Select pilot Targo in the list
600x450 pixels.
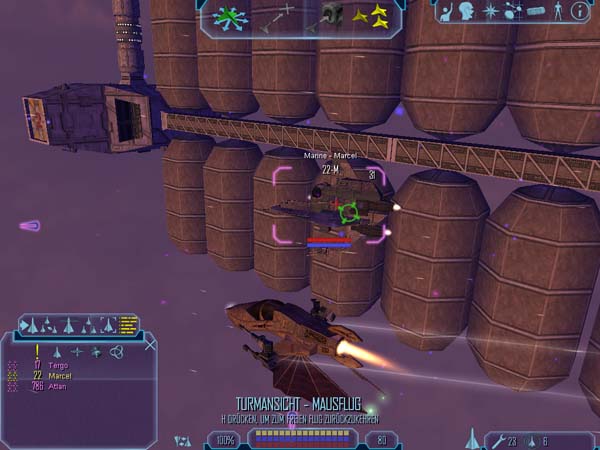(x=58, y=366)
